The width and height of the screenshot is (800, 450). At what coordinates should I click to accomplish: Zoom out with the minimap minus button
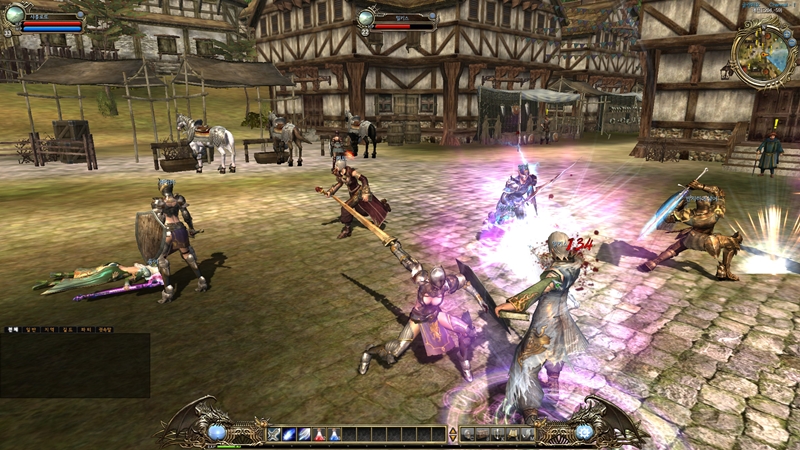click(791, 42)
